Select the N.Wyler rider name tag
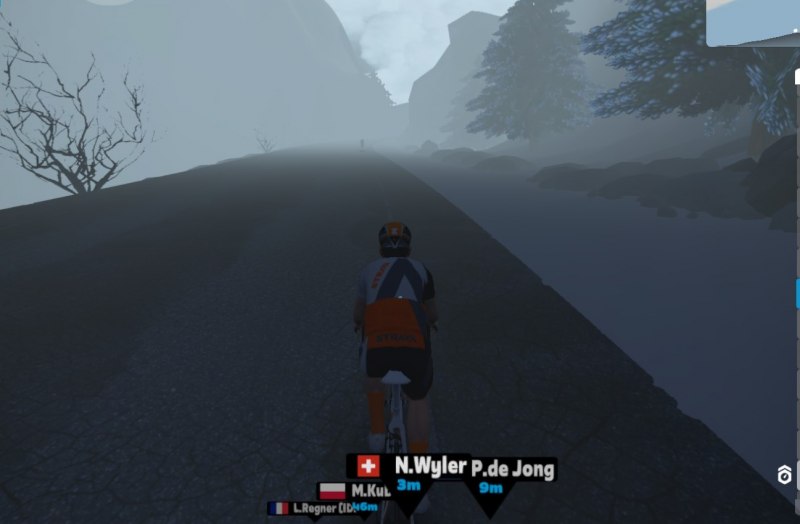This screenshot has width=800, height=524. point(430,466)
